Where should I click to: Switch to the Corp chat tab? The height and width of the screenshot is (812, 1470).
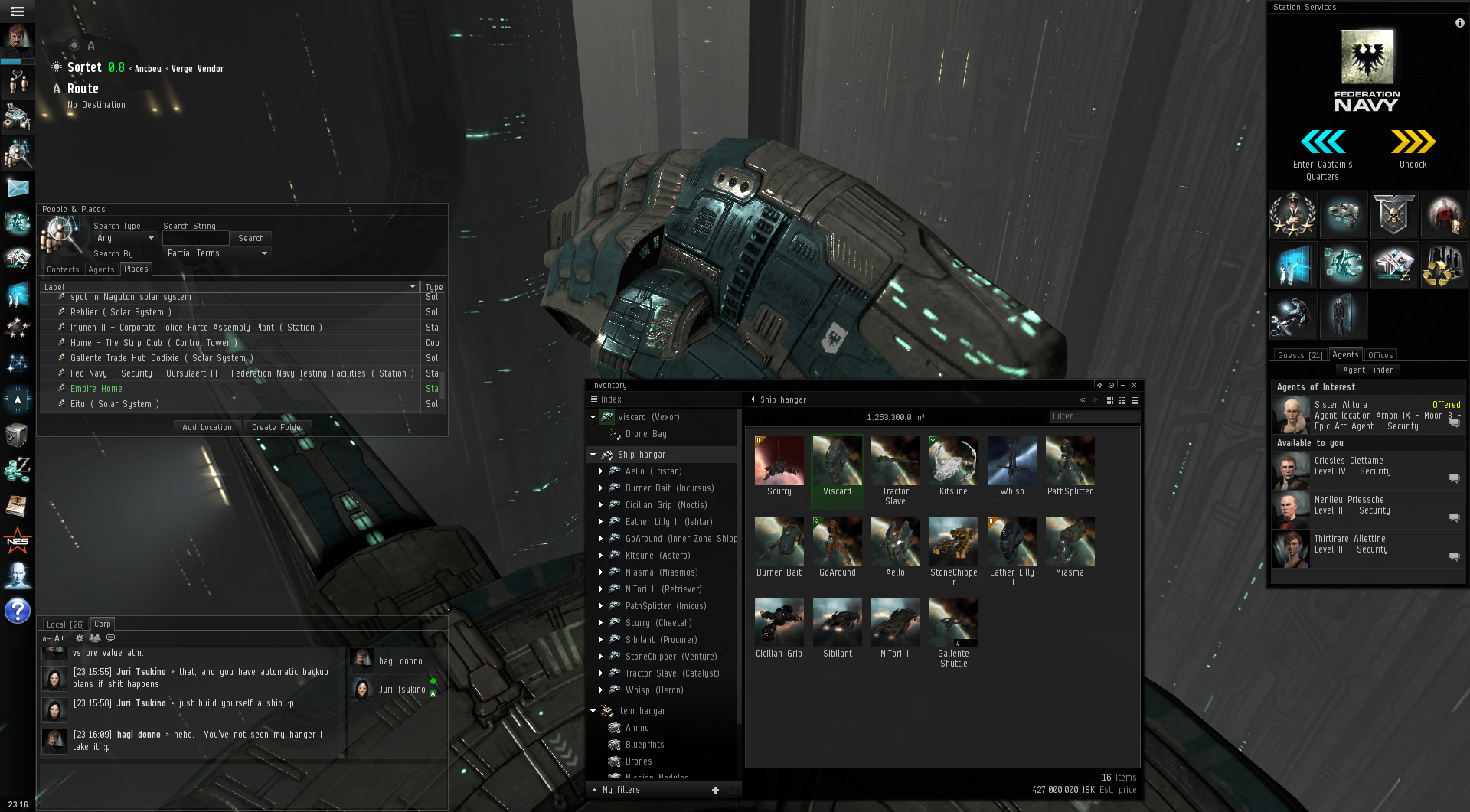pos(103,624)
